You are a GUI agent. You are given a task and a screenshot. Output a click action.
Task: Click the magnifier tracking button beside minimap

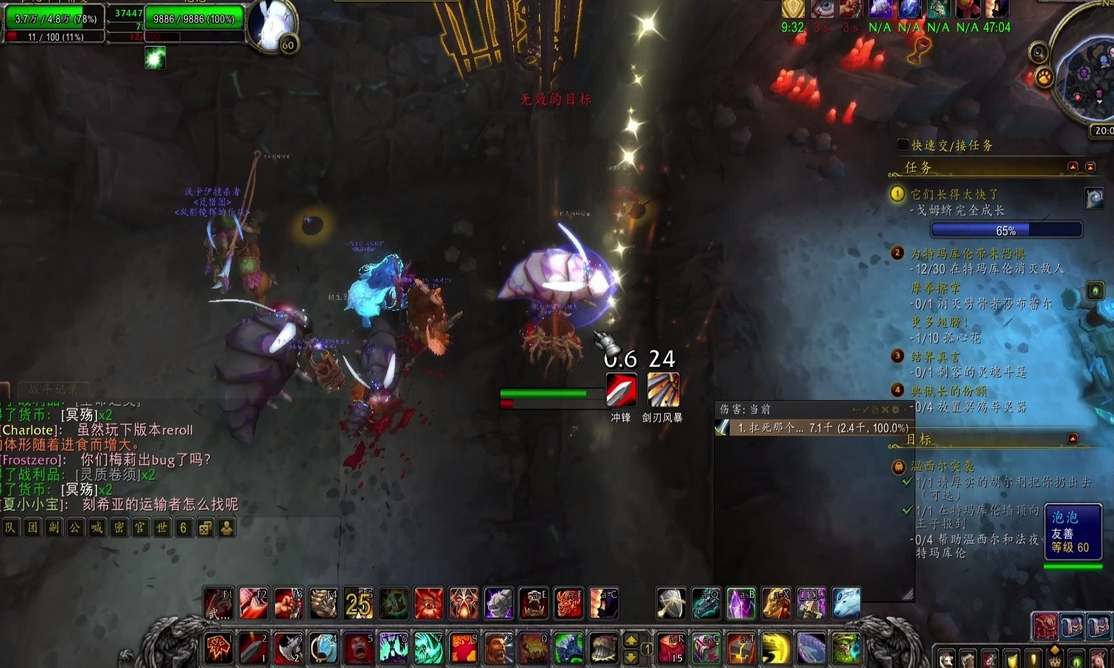tap(1040, 53)
